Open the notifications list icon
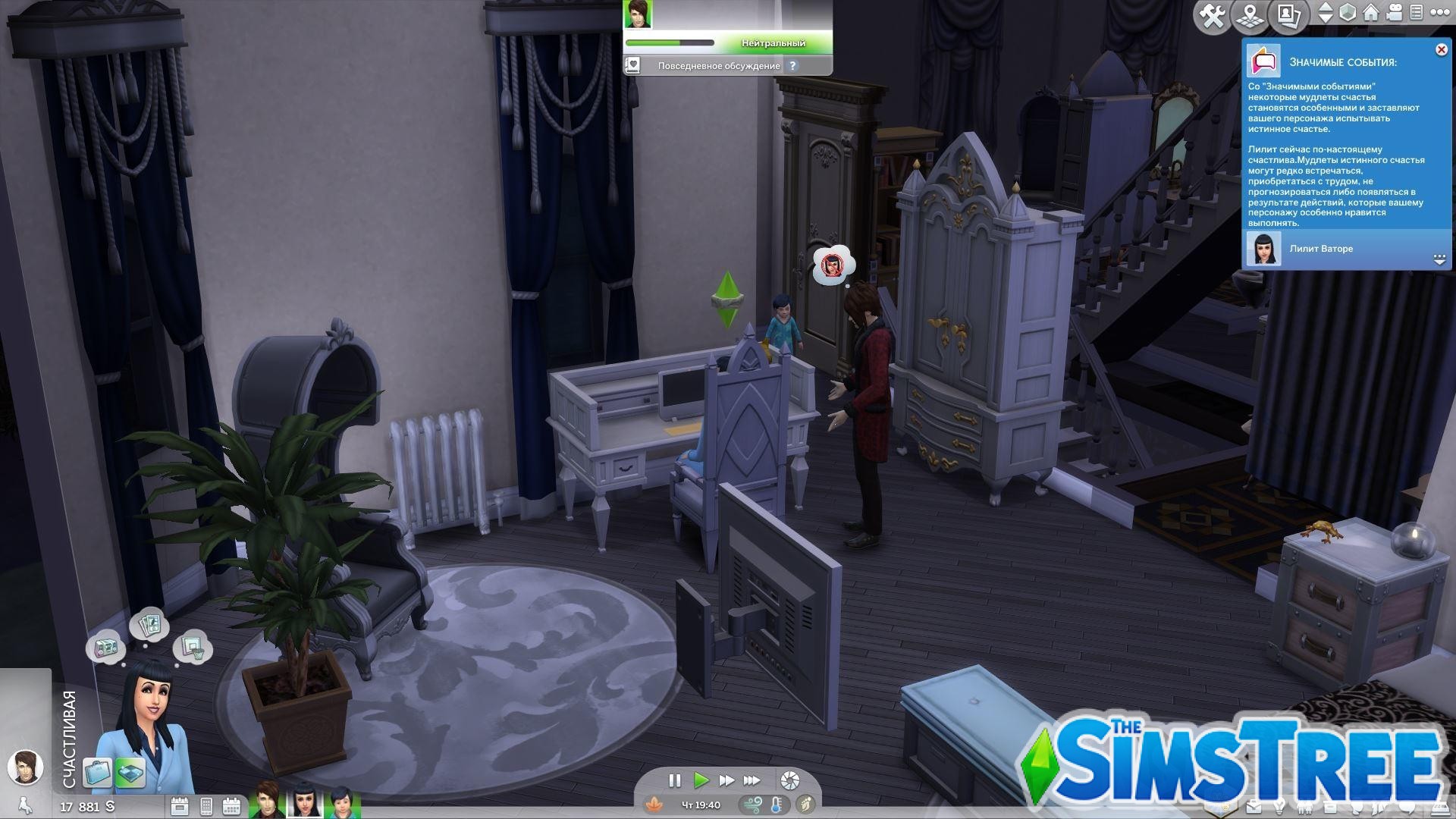1456x819 pixels. pos(1416,12)
